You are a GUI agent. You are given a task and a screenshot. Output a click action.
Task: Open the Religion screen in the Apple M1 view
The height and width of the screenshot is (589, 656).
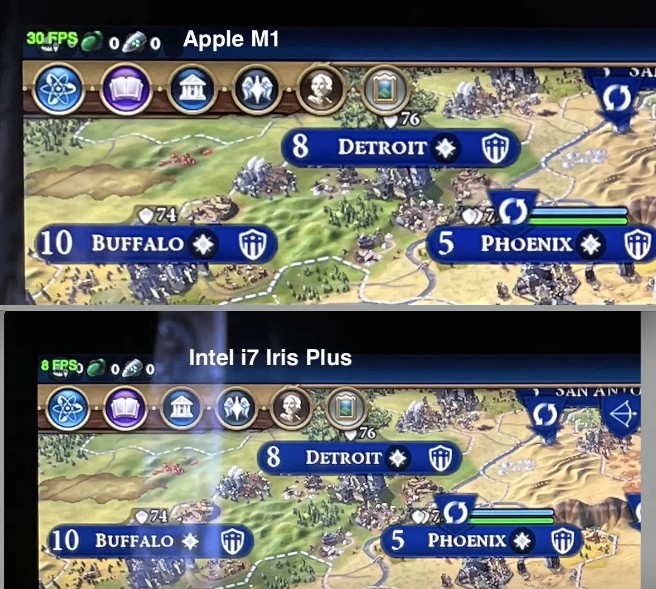pyautogui.click(x=254, y=91)
